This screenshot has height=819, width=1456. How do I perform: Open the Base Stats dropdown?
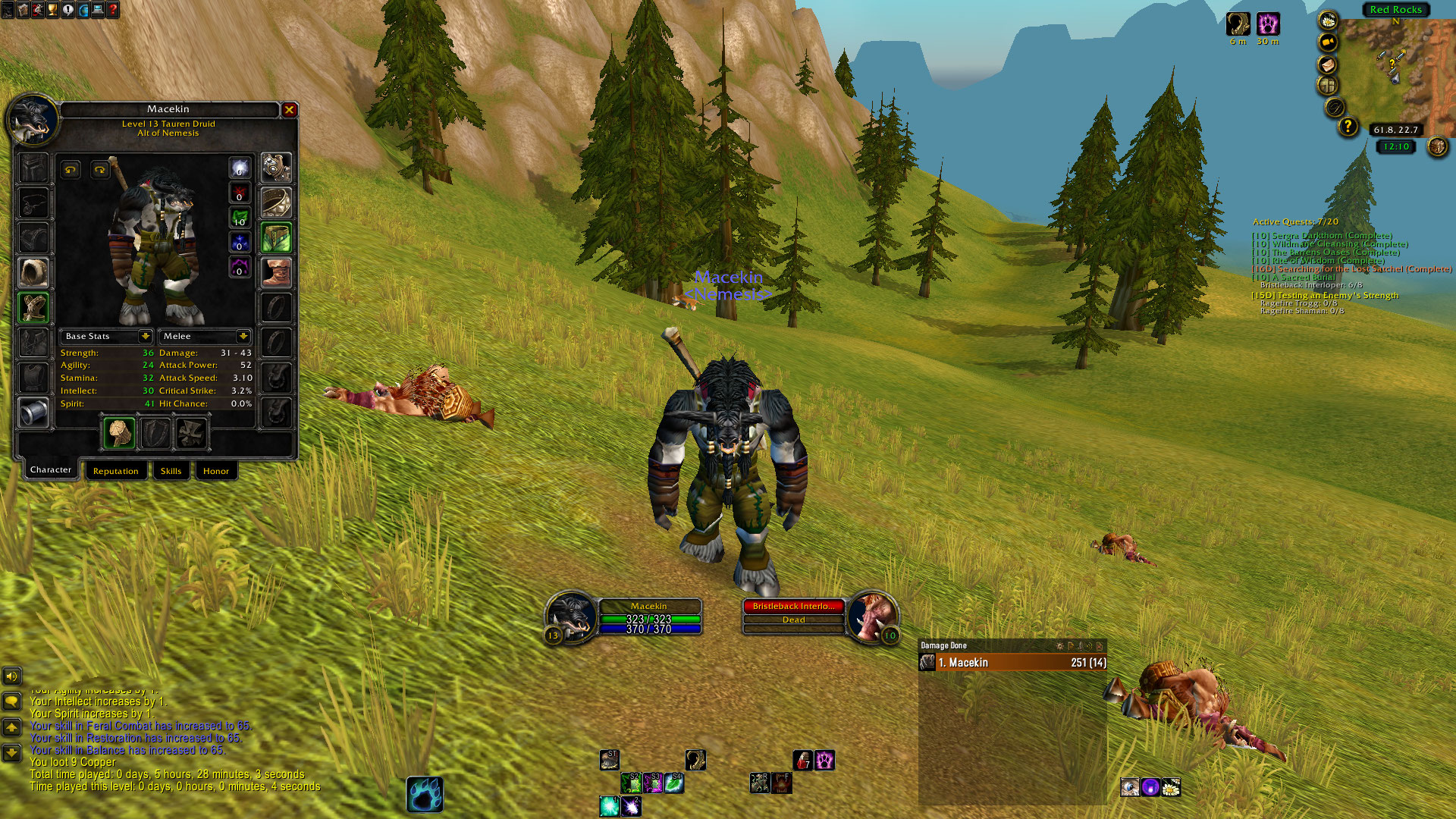145,336
